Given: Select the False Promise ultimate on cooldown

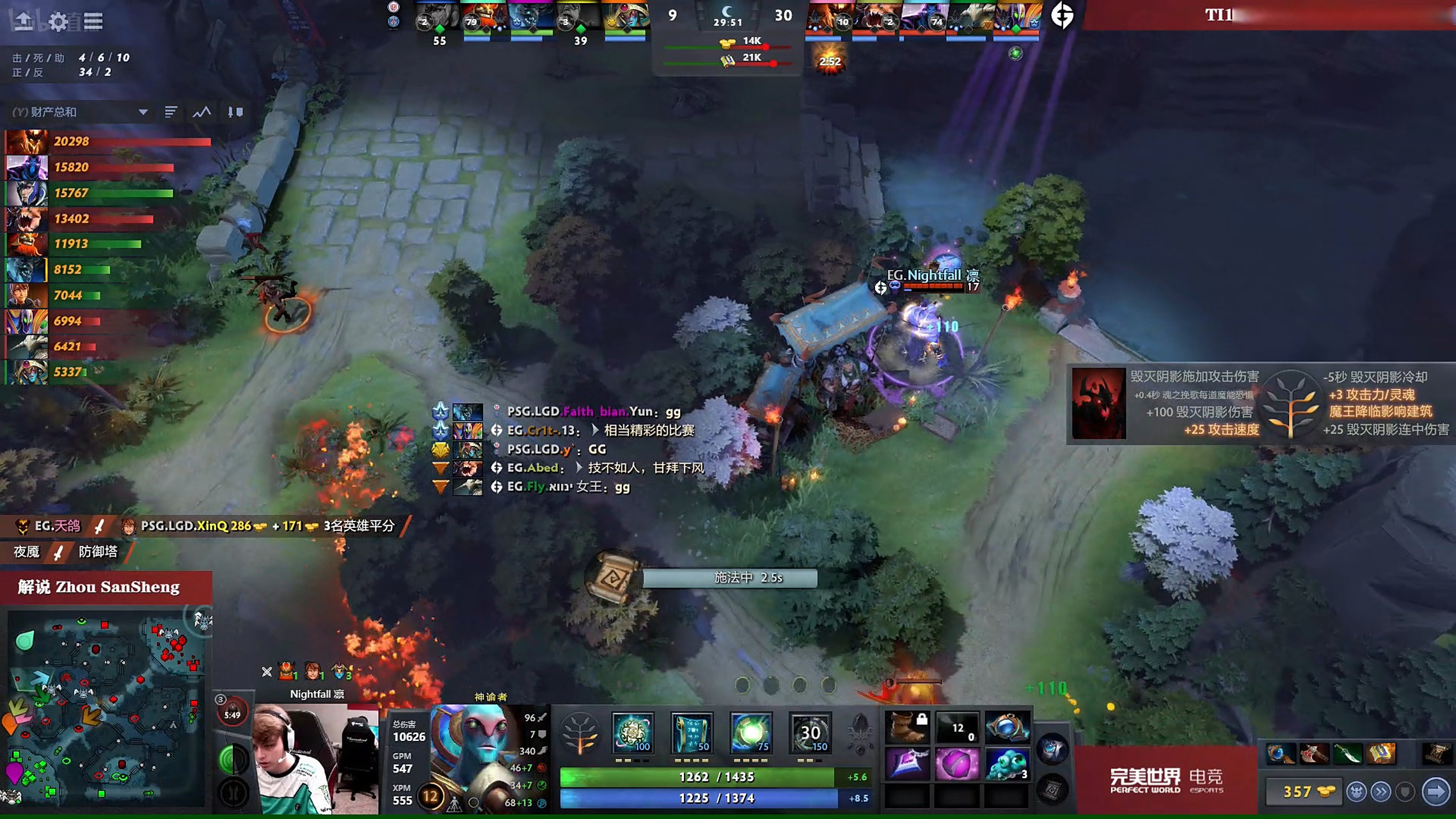Looking at the screenshot, I should 810,733.
